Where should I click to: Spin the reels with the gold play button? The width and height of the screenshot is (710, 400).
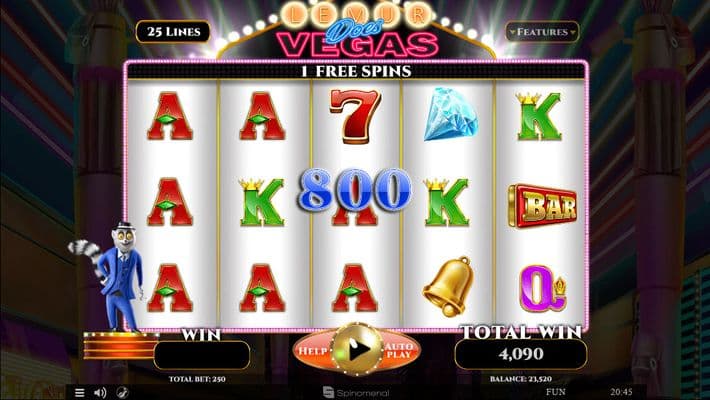point(356,349)
